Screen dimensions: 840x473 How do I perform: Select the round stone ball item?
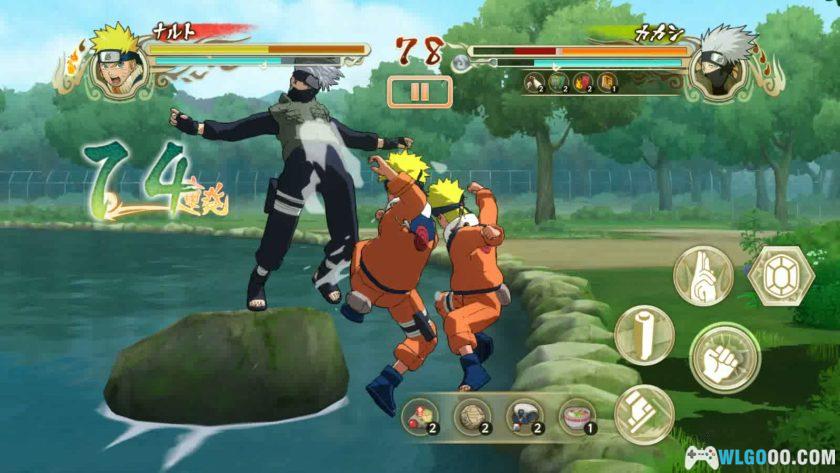pos(471,417)
